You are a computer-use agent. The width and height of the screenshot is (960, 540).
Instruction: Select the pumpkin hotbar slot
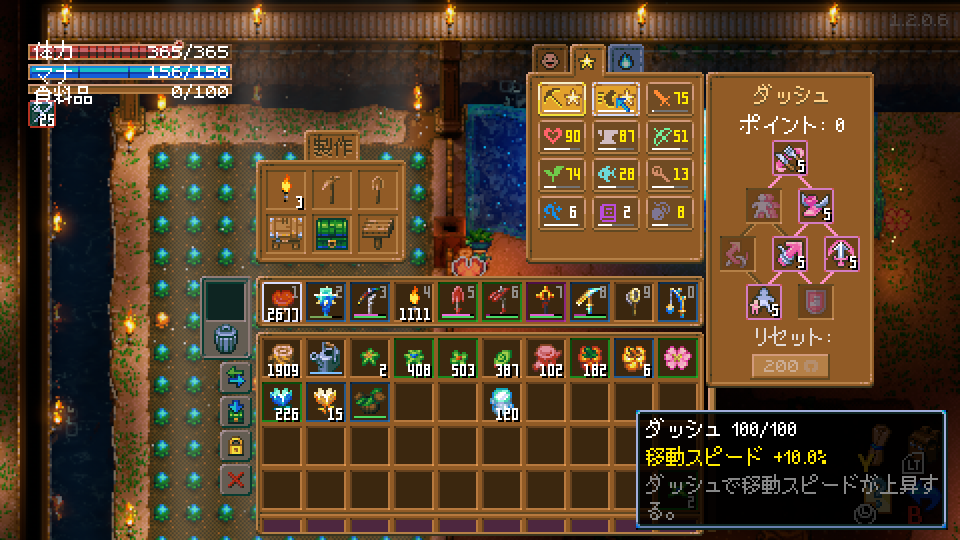279,301
